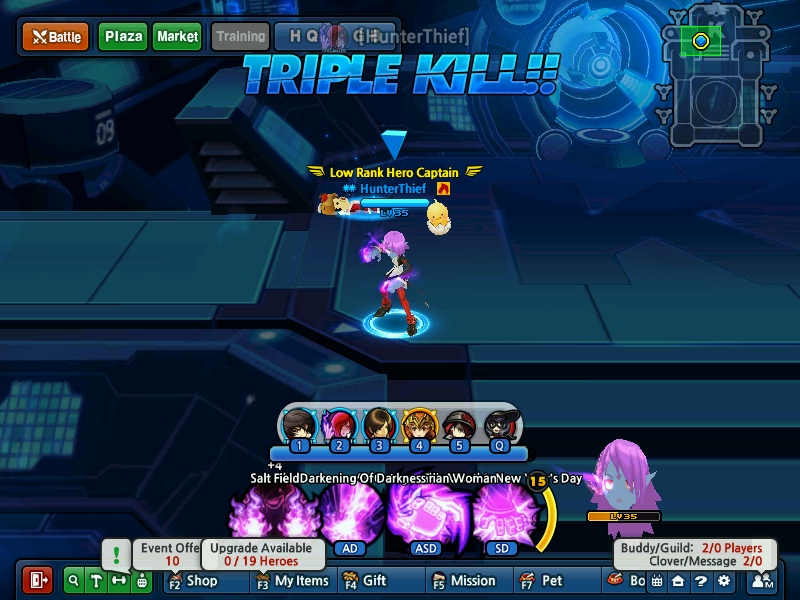Switch to hero portrait number 1
Image resolution: width=800 pixels, height=600 pixels.
(x=299, y=426)
